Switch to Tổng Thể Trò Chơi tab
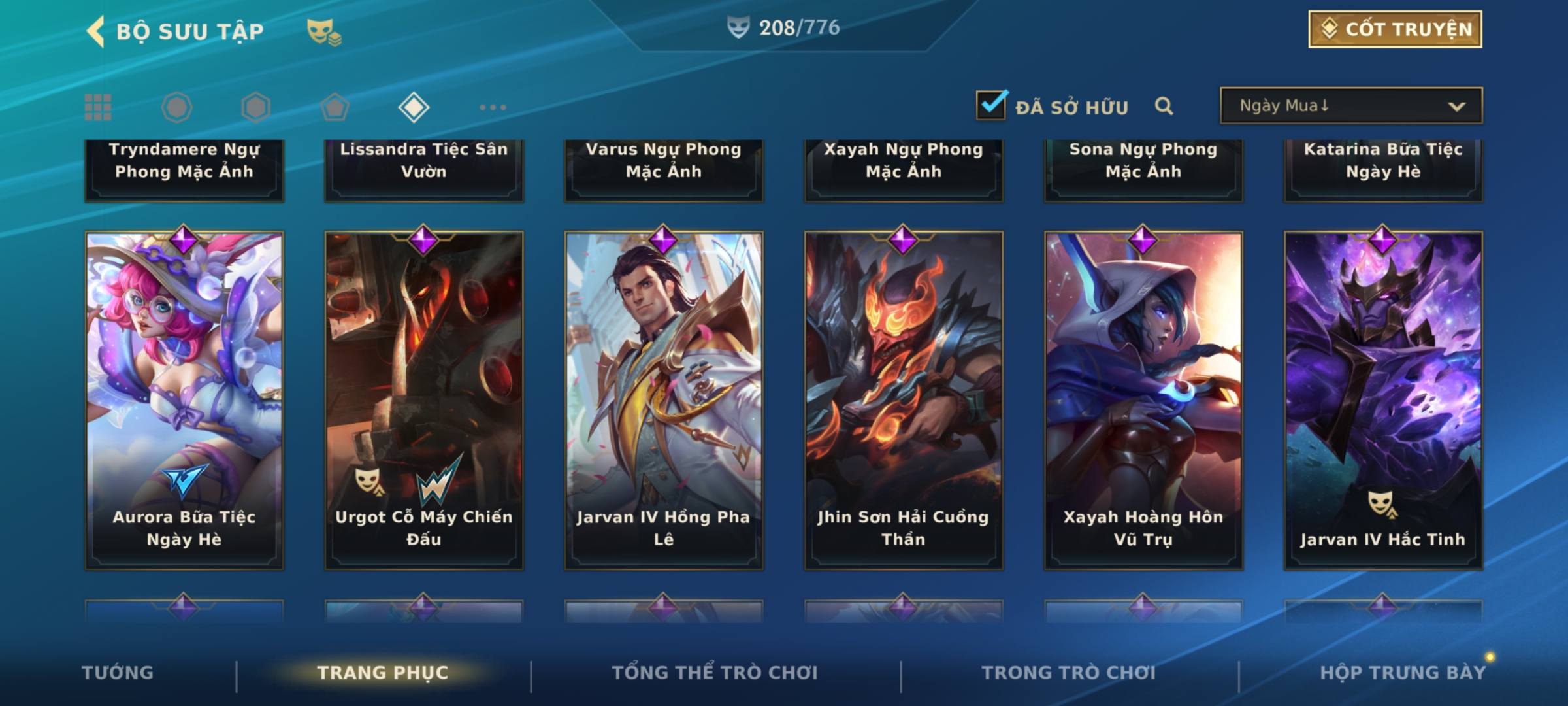Screen dimensions: 1568x706 click(x=715, y=673)
